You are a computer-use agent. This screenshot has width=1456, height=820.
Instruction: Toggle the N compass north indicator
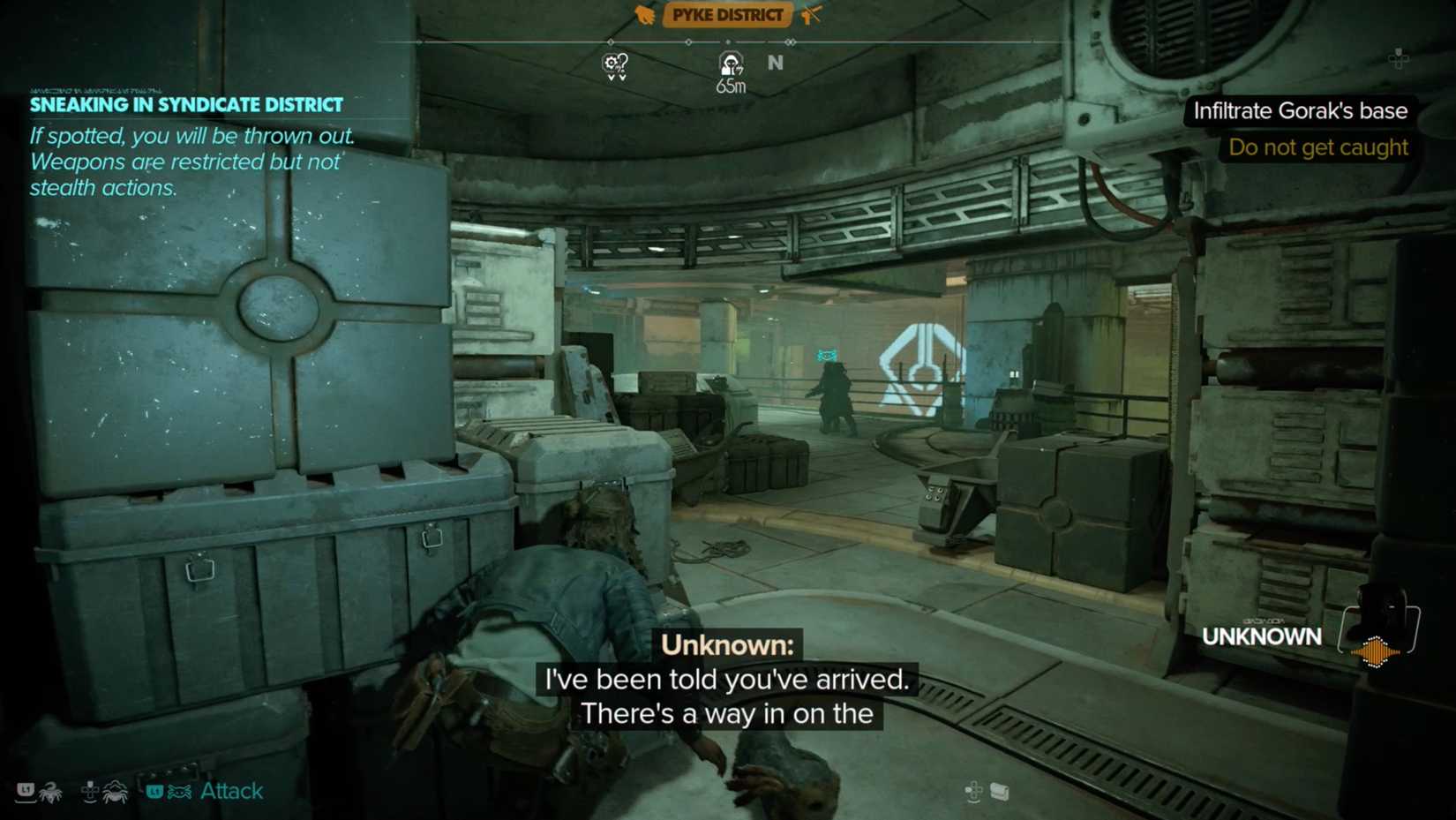775,63
